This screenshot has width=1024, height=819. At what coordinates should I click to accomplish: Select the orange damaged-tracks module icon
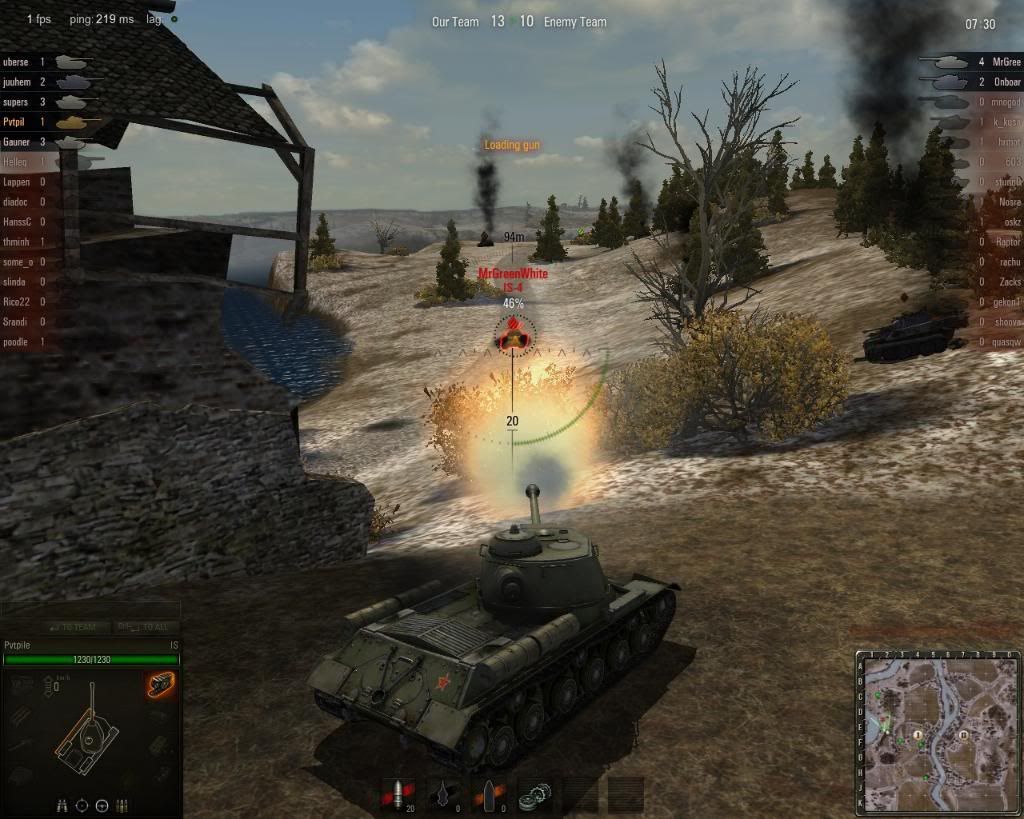(x=160, y=684)
